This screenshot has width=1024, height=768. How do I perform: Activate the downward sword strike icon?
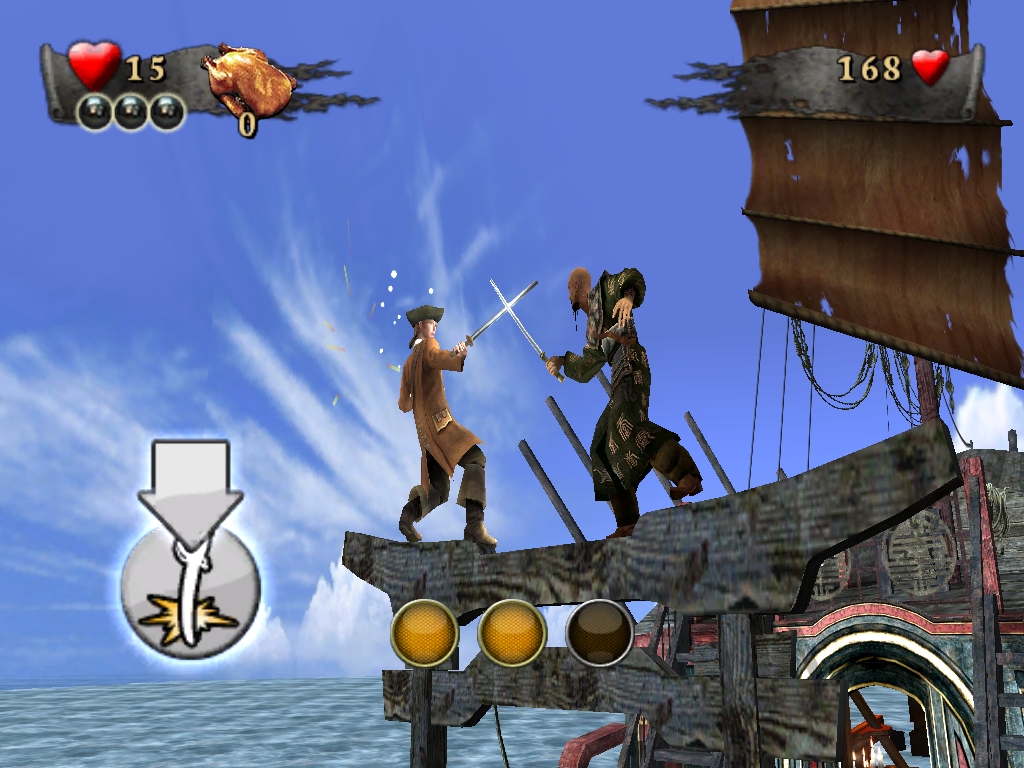tap(190, 585)
